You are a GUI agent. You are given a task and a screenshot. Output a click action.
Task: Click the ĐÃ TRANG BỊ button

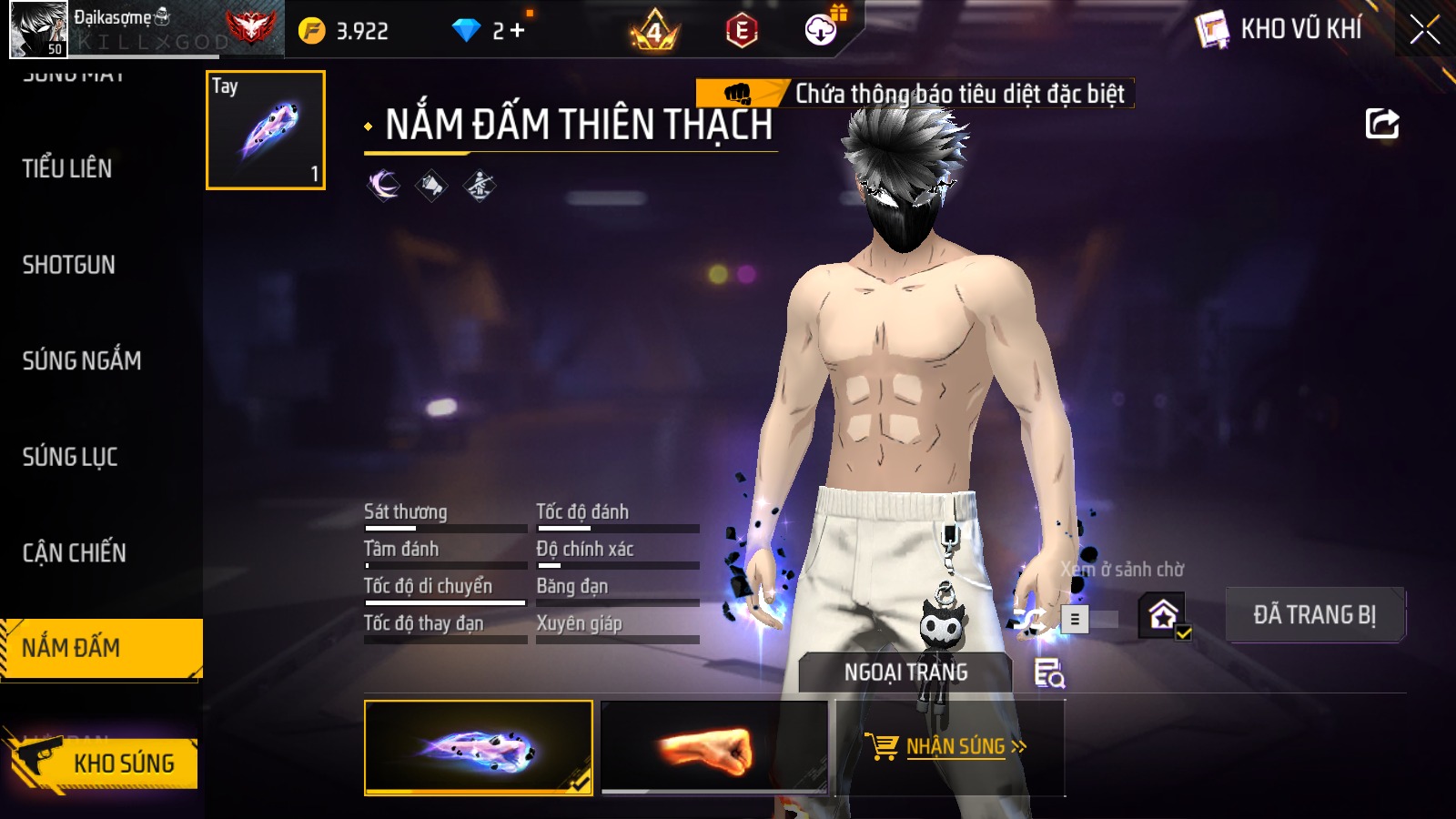tap(1314, 615)
